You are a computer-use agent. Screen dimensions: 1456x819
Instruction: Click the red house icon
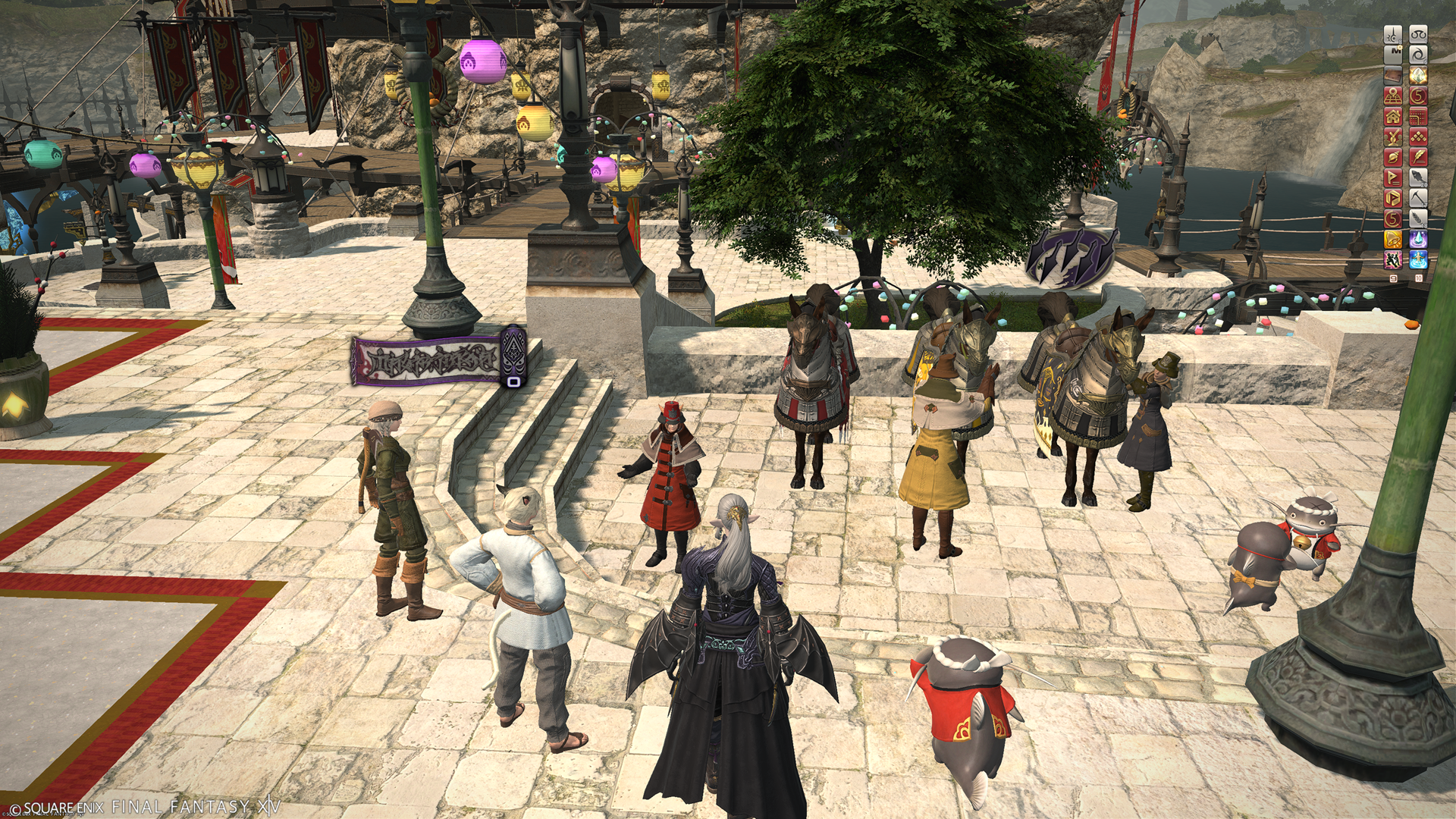[x=1393, y=116]
